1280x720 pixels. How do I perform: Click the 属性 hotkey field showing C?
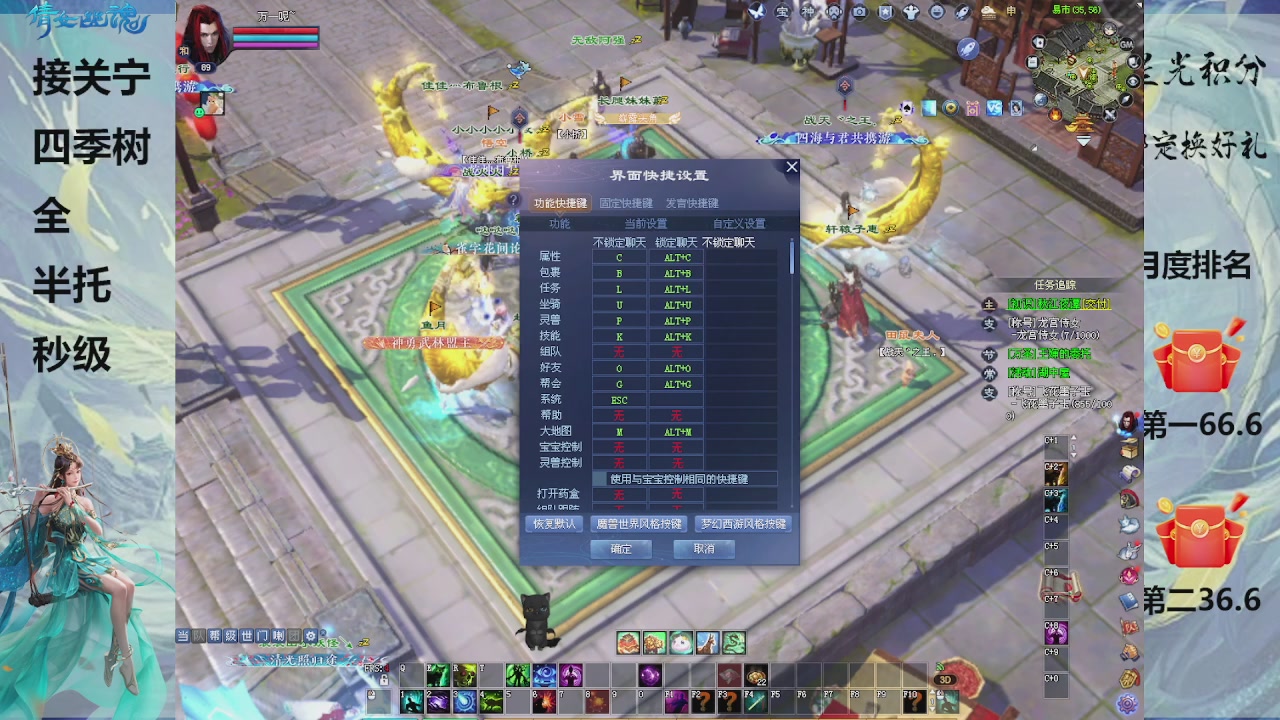[x=620, y=256]
